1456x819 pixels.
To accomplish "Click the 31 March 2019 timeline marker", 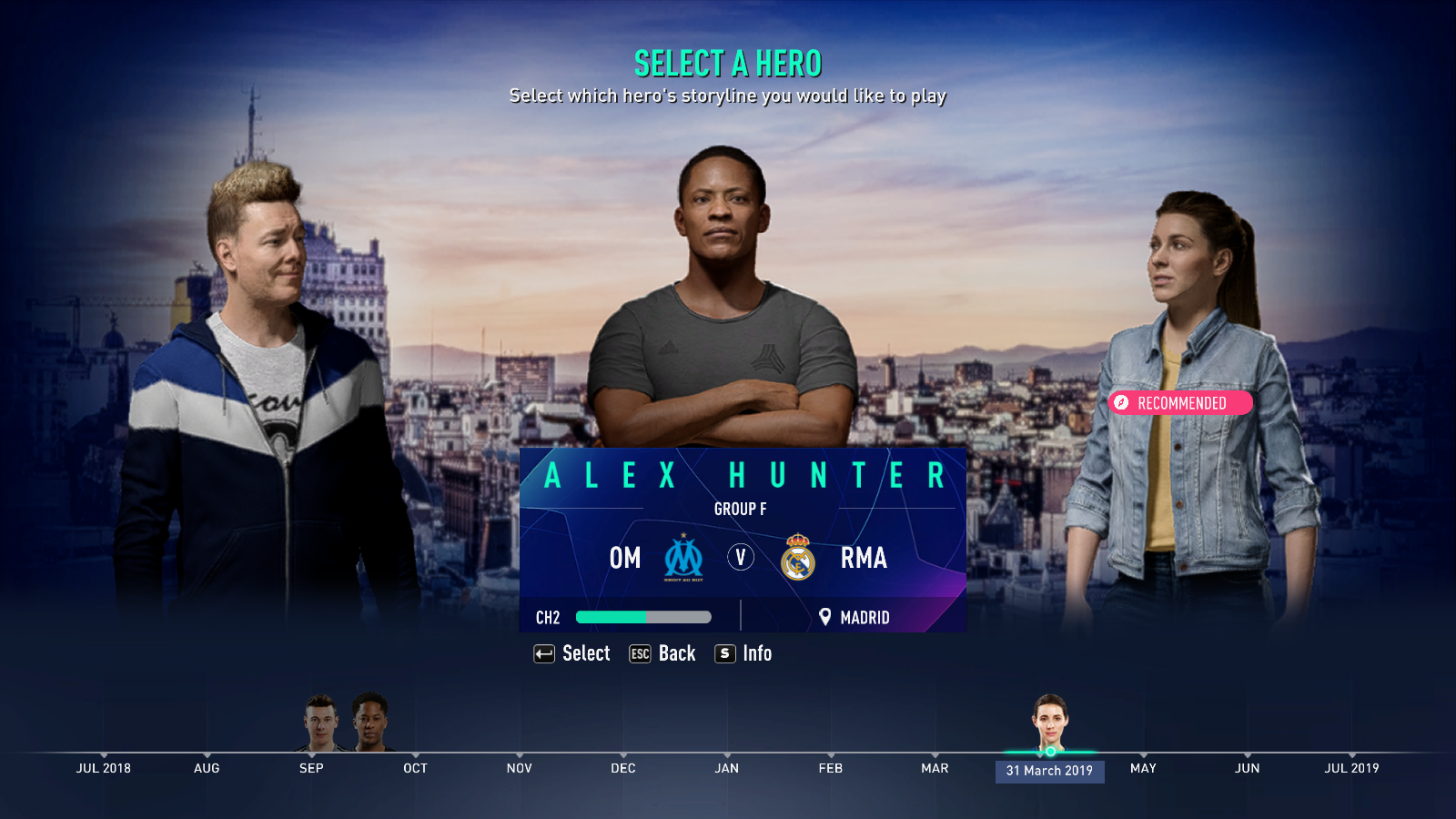I will 1050,771.
